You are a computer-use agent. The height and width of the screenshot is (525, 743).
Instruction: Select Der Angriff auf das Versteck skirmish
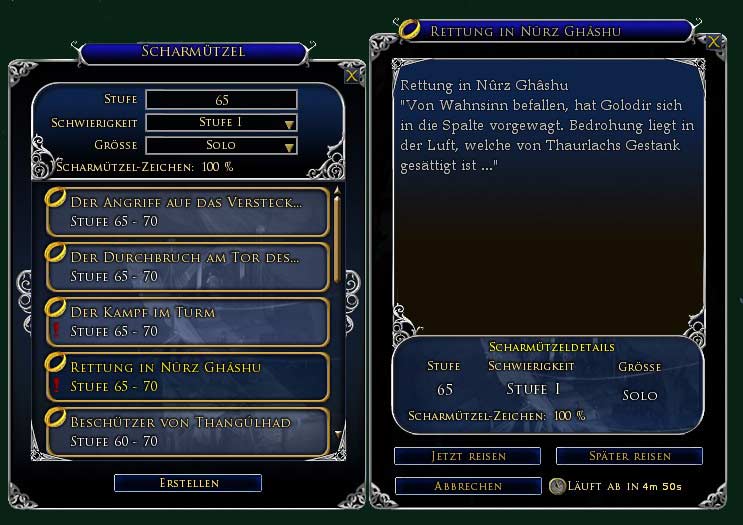(x=187, y=211)
